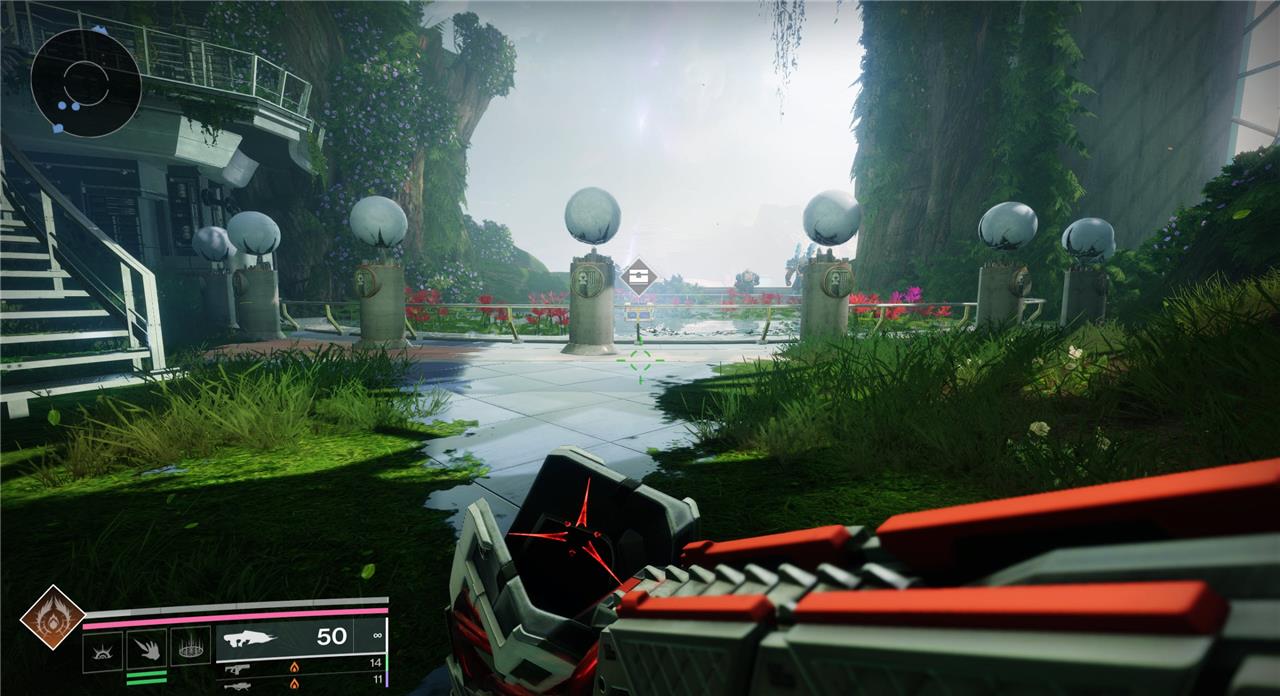Screen dimensions: 1280x696
Task: Activate the orange diamond Super ability icon
Action: [x=52, y=618]
